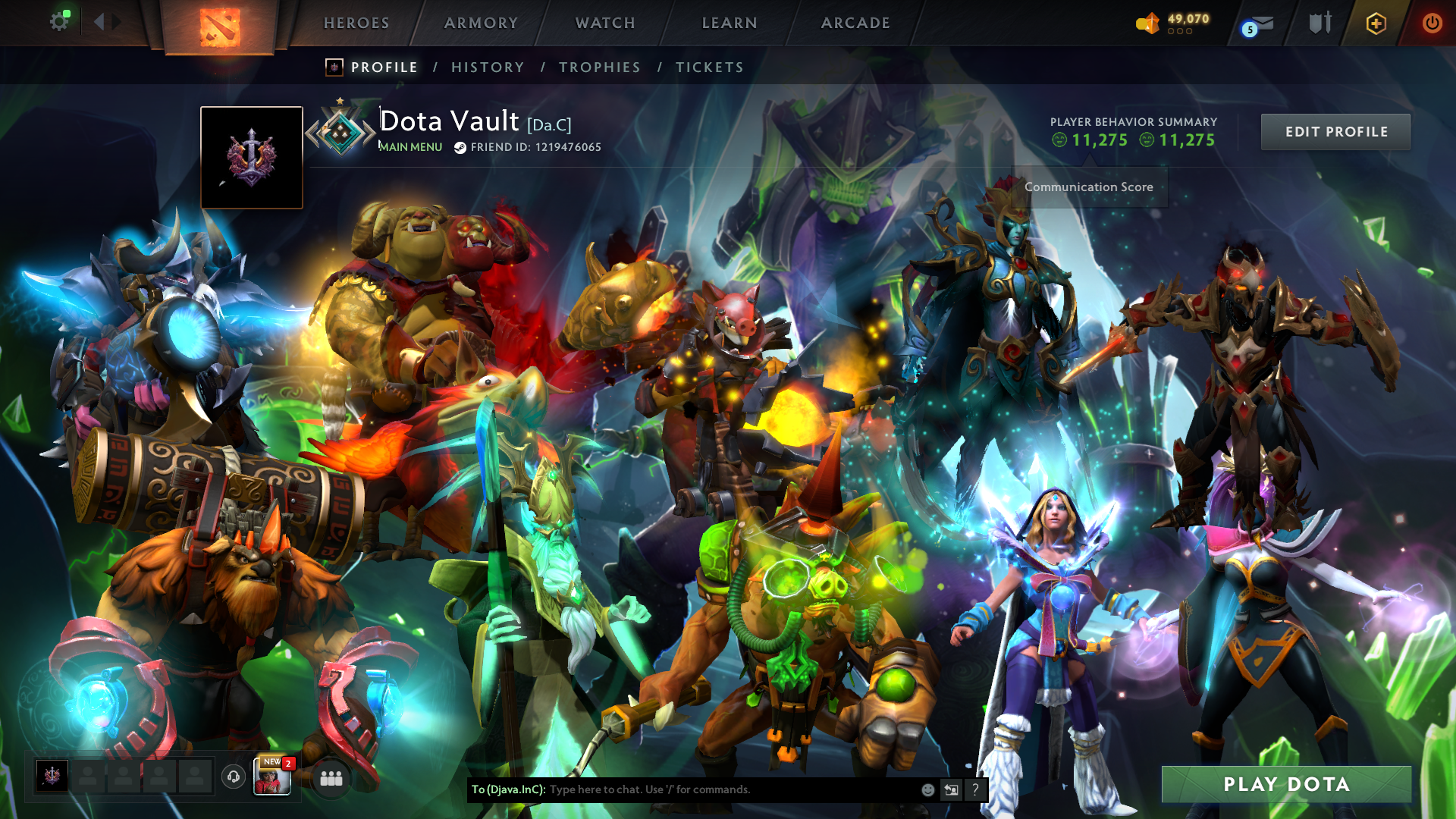This screenshot has height=819, width=1456.
Task: Open the friends list button
Action: tap(331, 778)
